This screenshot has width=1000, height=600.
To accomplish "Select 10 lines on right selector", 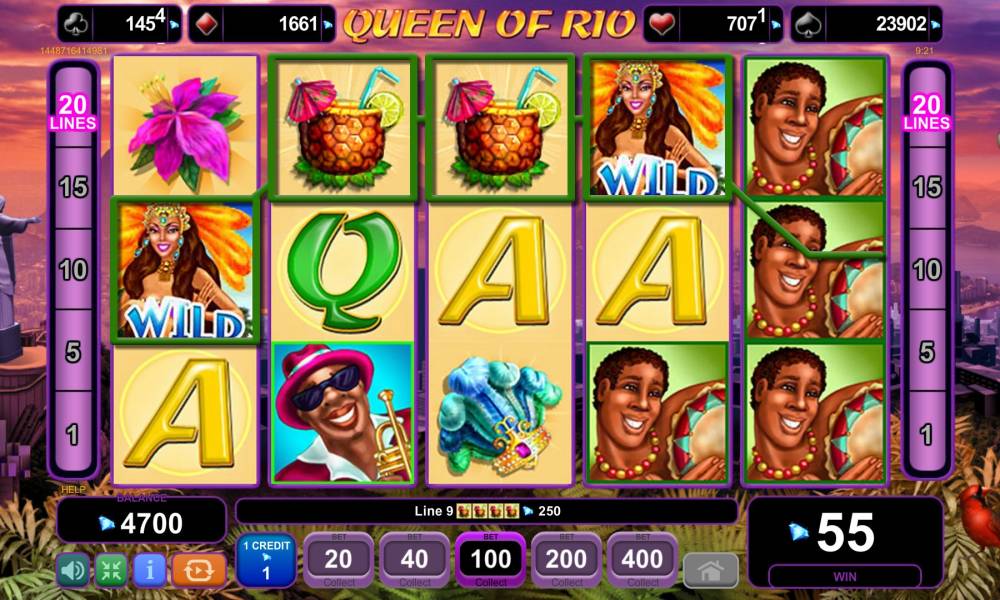I will (926, 270).
